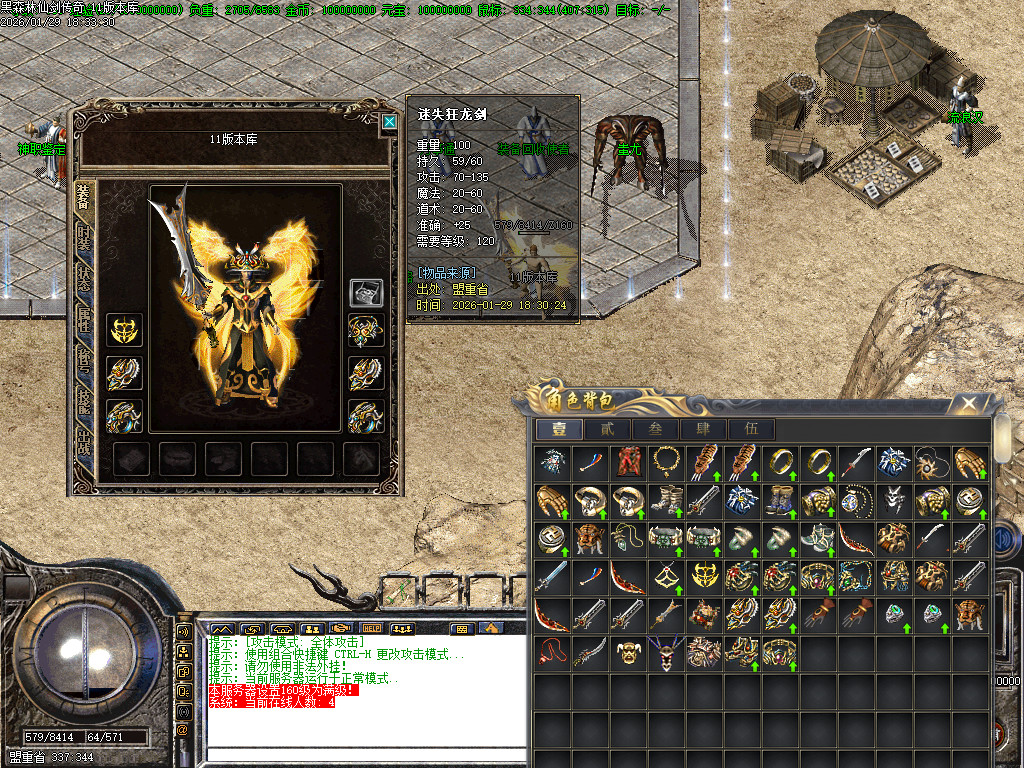Switch to the 技能 skills tab
Screen dimensions: 1024x768
coord(84,402)
